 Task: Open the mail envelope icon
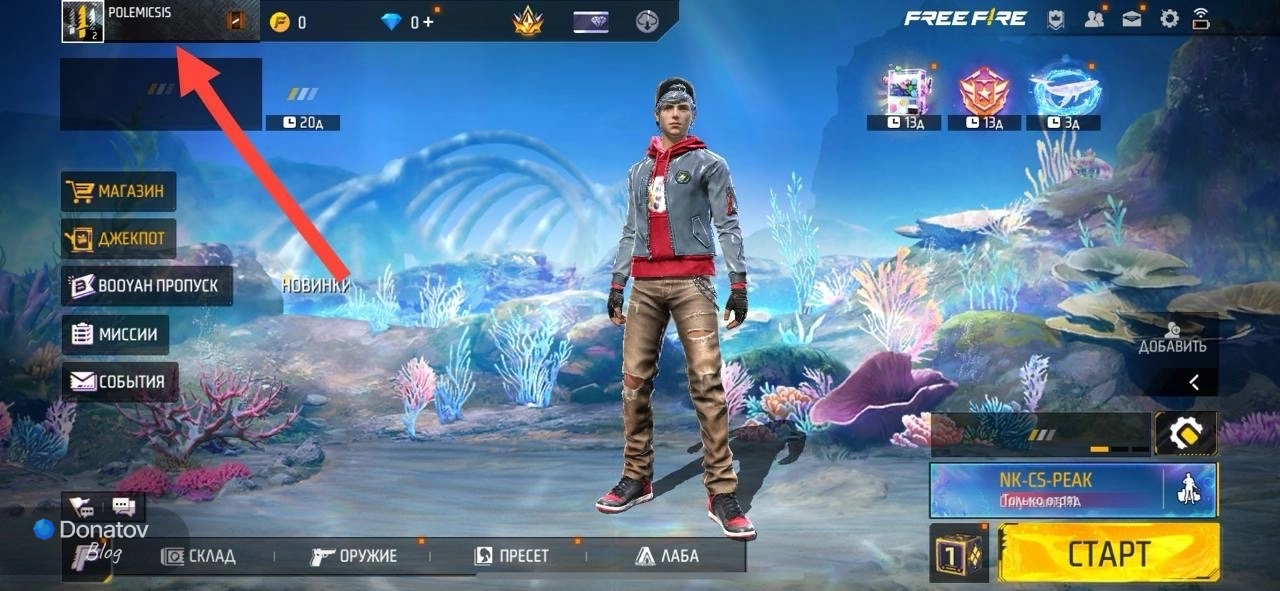click(1132, 19)
